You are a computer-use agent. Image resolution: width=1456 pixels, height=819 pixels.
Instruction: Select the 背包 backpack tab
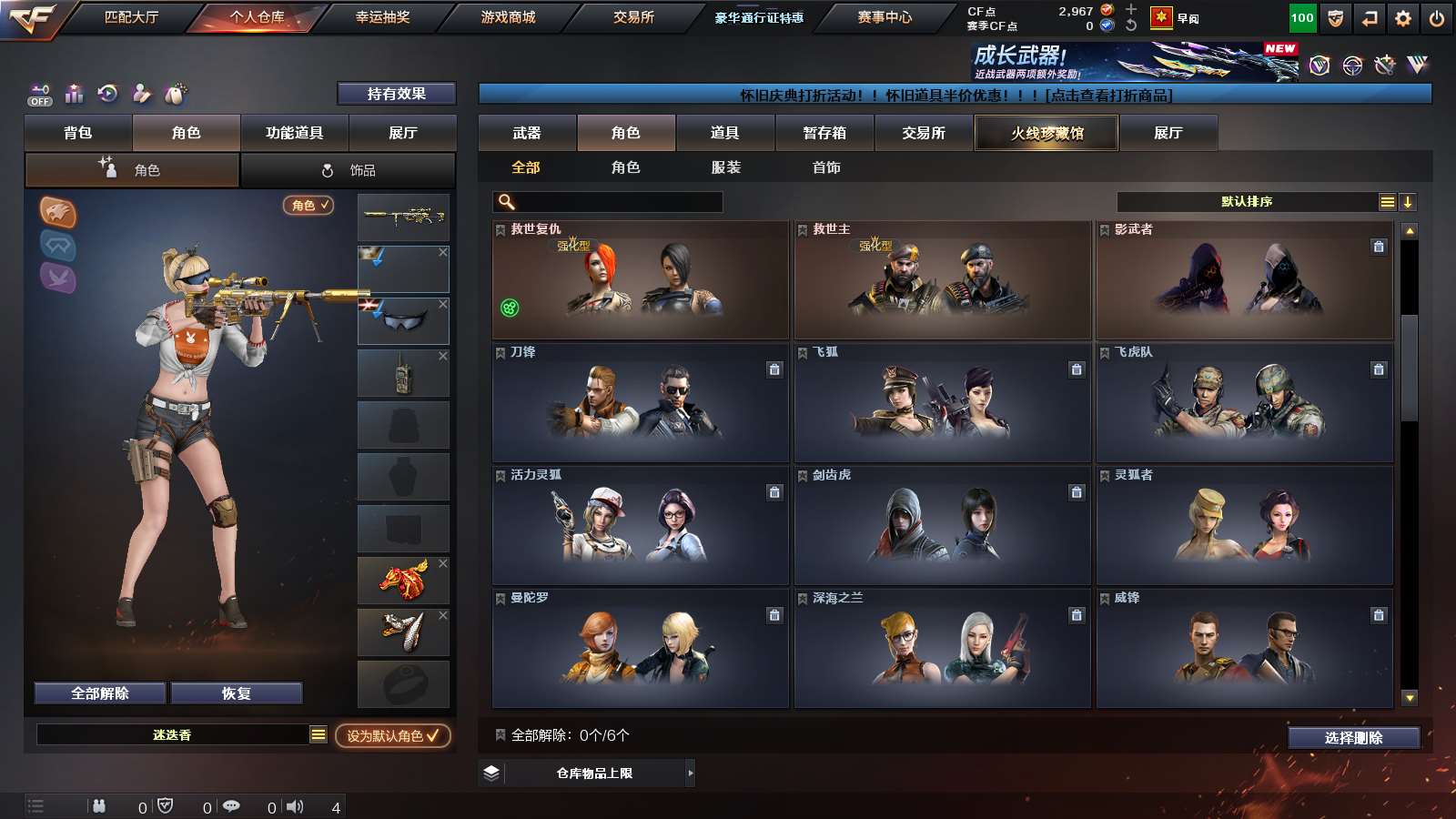point(78,133)
